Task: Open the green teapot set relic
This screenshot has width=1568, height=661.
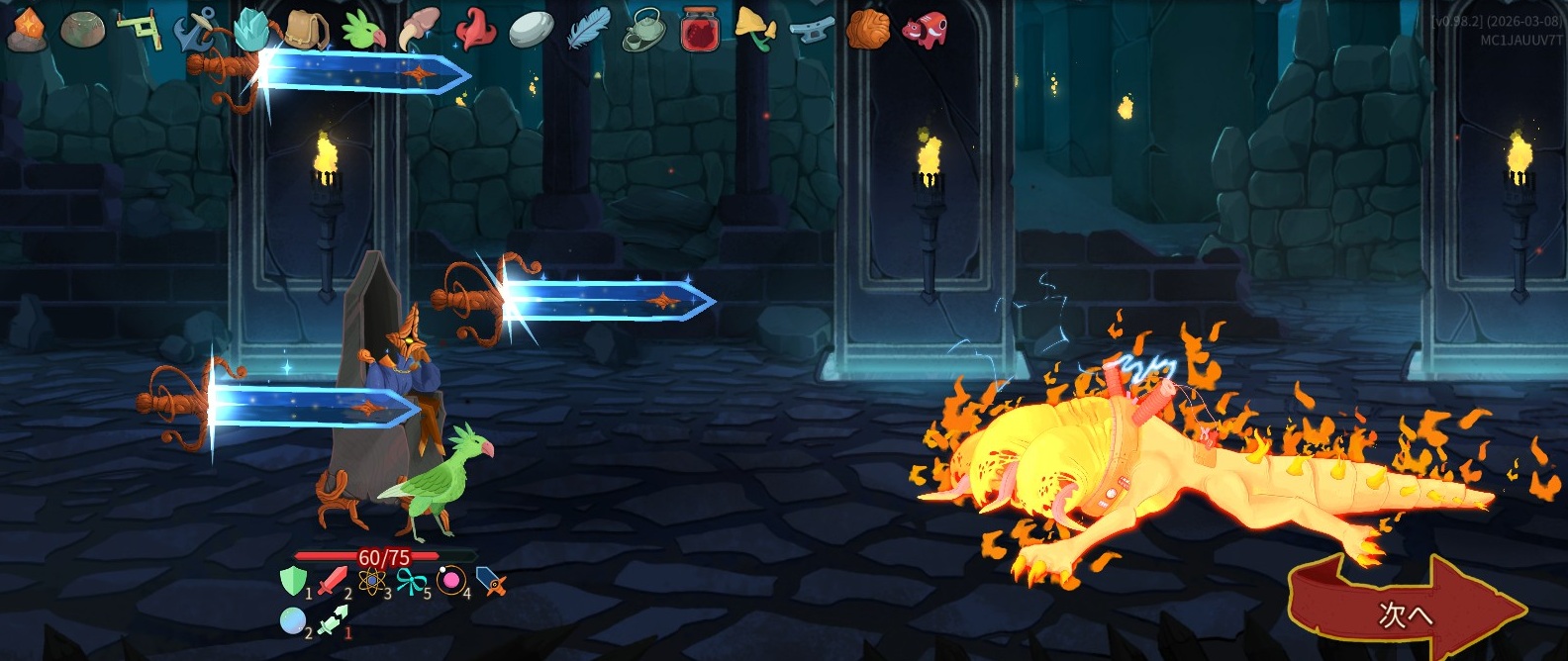Action: coord(644,29)
